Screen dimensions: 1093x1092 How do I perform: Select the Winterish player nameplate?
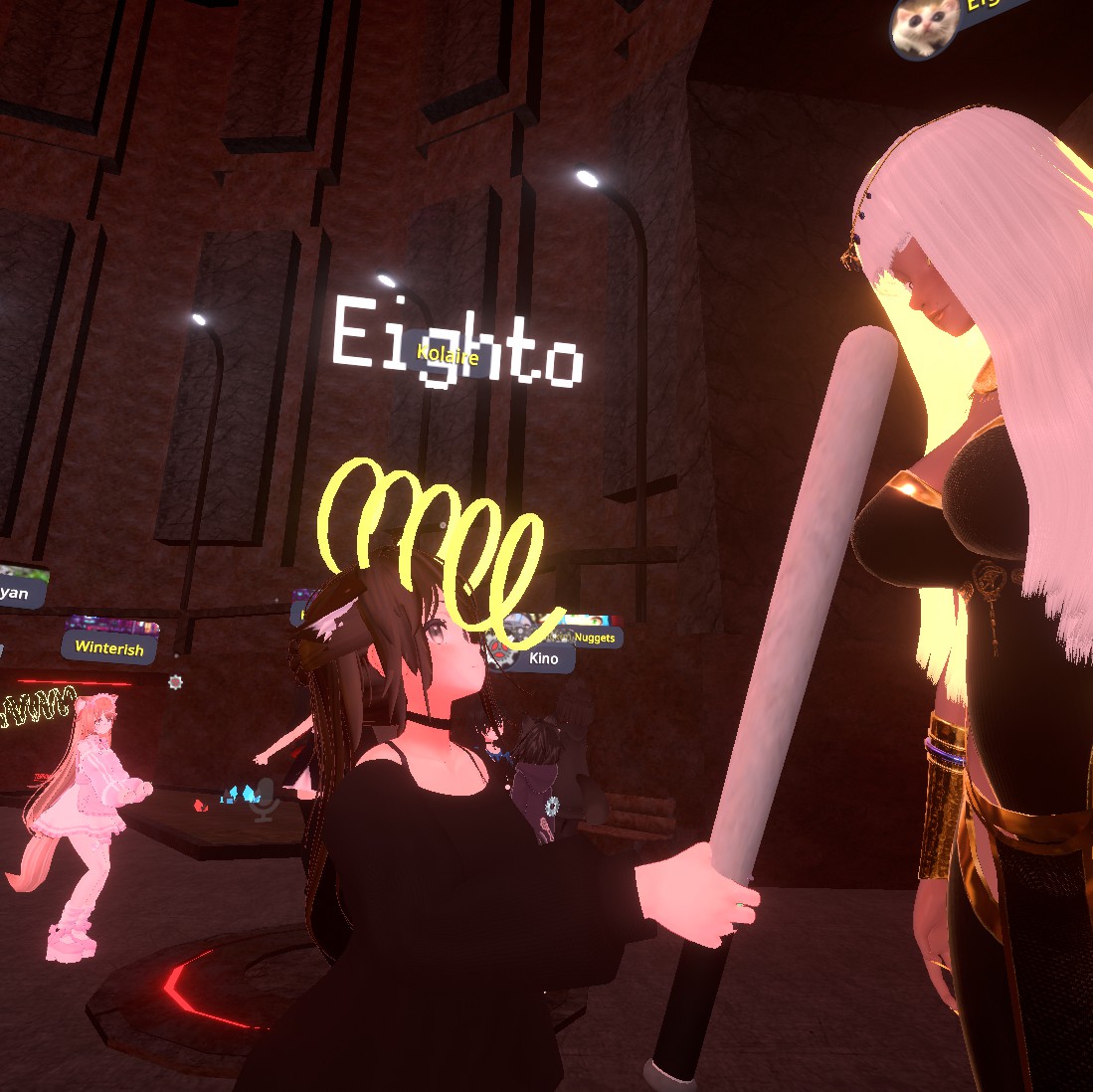click(x=110, y=647)
